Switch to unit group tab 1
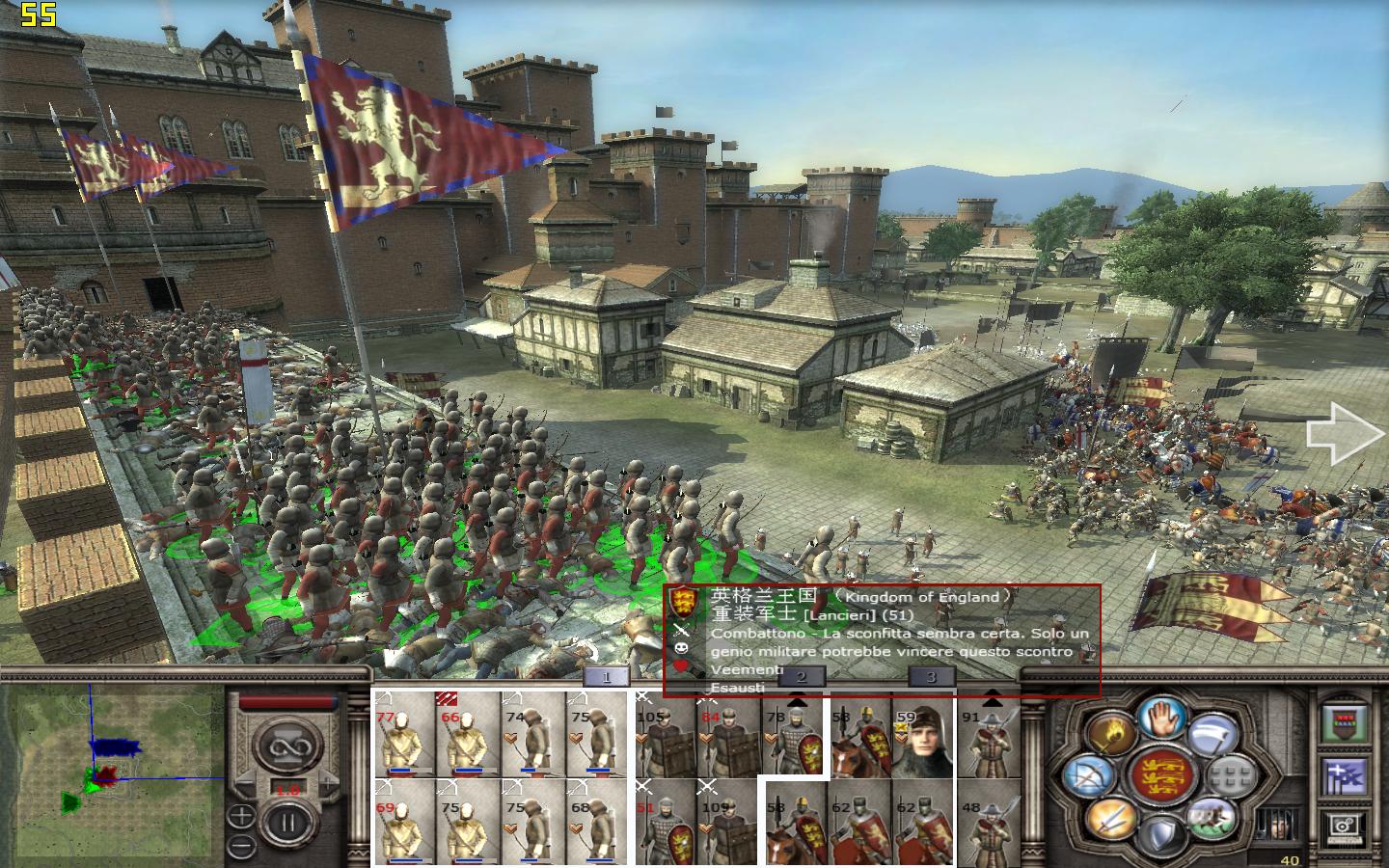The image size is (1389, 868). coord(604,677)
